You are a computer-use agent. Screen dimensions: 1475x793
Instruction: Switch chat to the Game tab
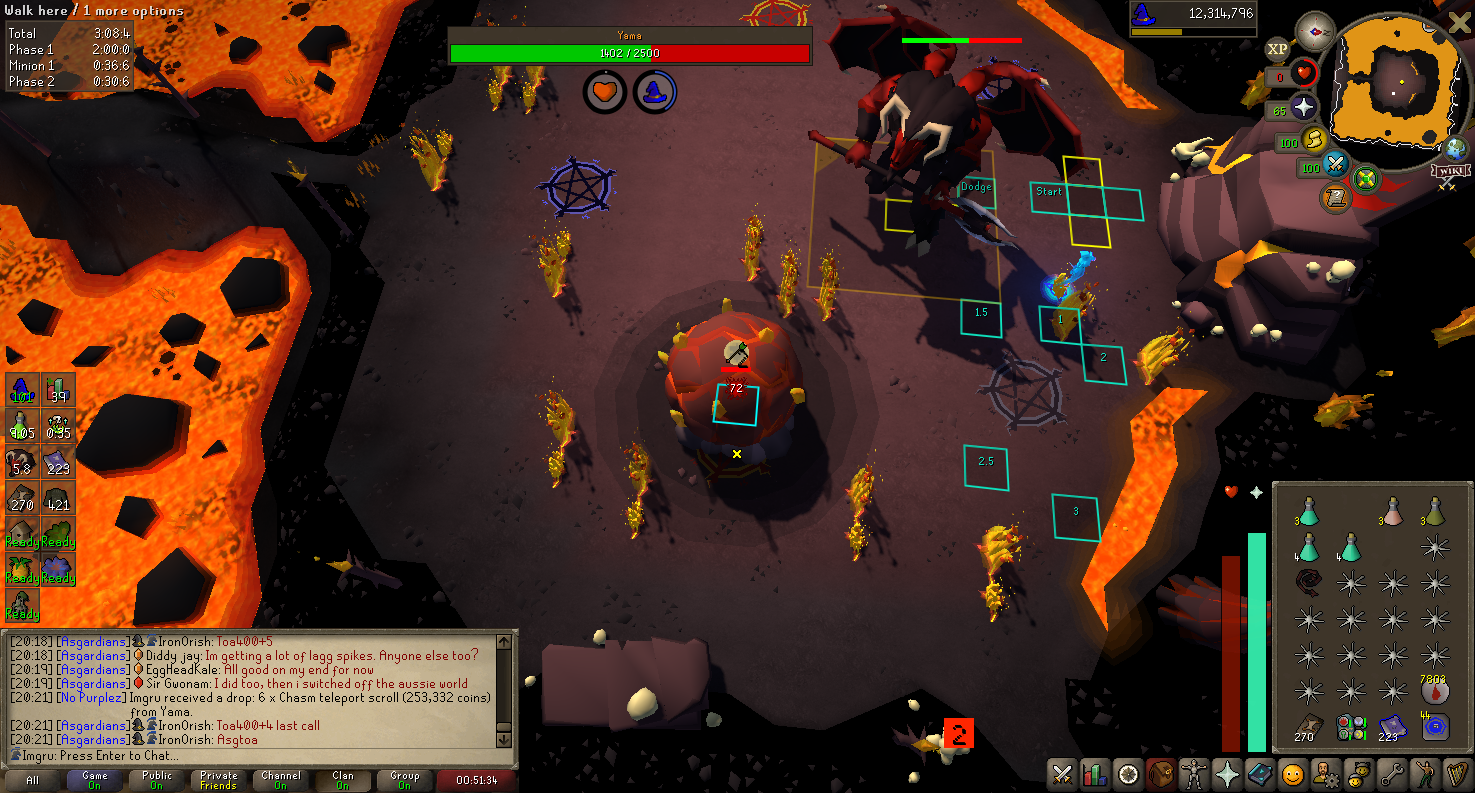(95, 780)
